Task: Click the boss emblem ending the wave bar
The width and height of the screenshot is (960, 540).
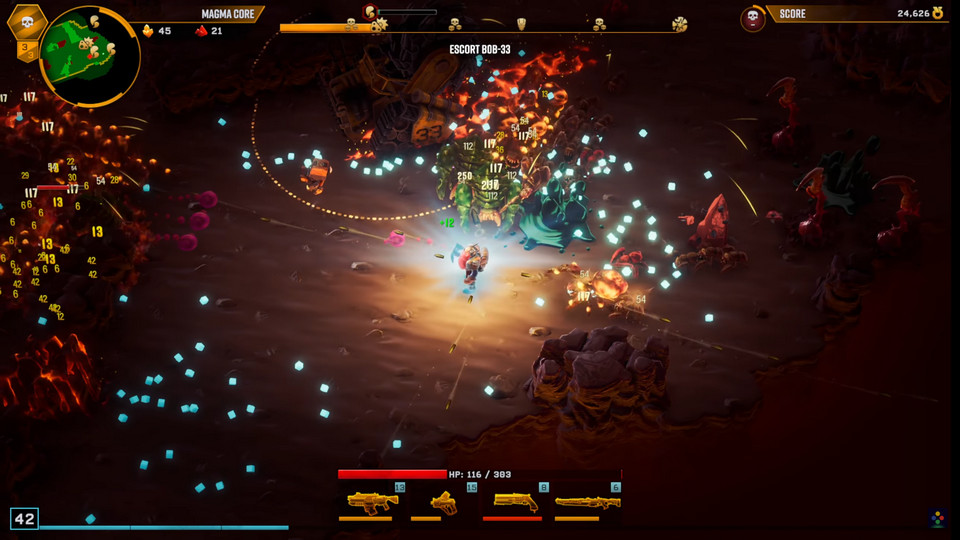Action: 680,24
